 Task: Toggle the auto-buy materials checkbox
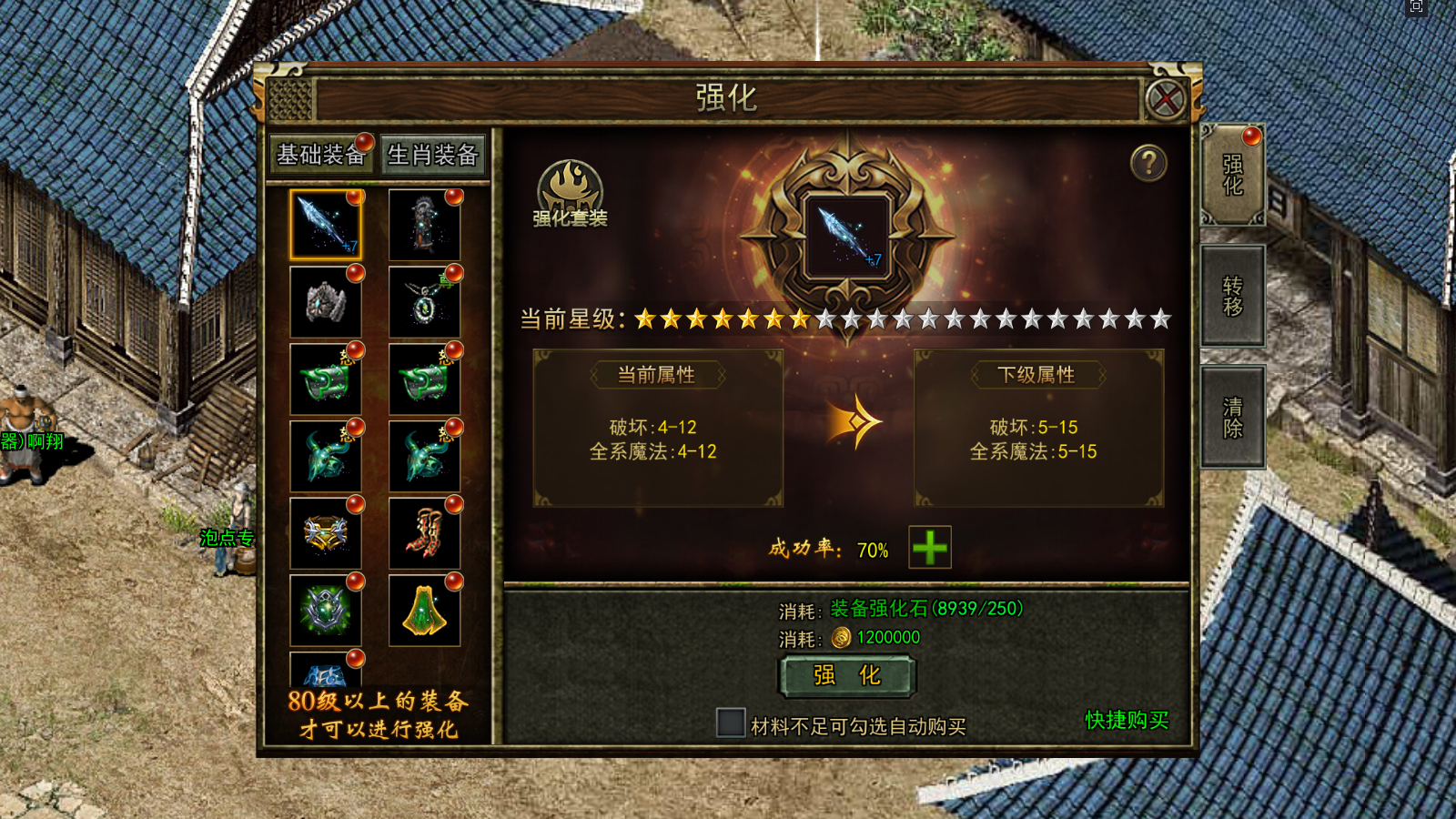731,723
